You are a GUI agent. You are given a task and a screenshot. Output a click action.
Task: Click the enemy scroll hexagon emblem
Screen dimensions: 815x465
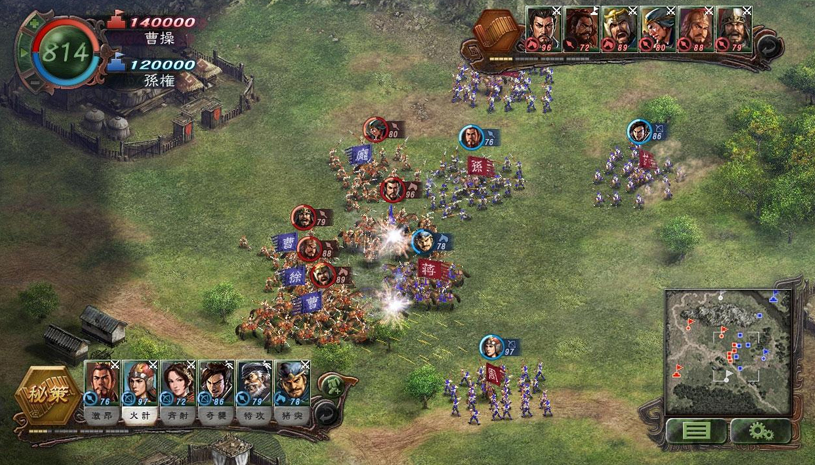[x=495, y=33]
